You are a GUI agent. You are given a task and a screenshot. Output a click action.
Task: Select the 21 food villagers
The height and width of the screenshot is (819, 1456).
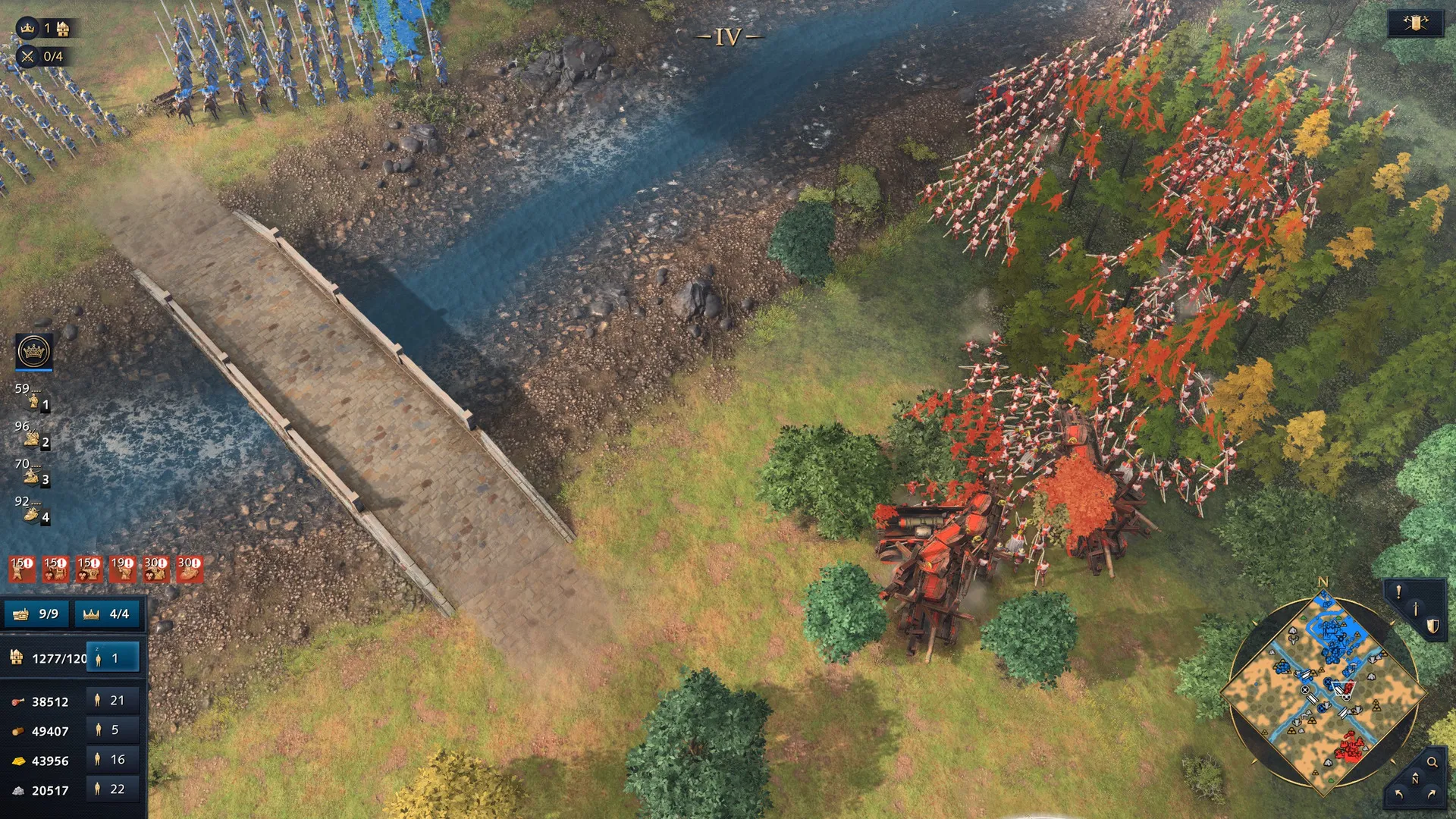tap(112, 701)
